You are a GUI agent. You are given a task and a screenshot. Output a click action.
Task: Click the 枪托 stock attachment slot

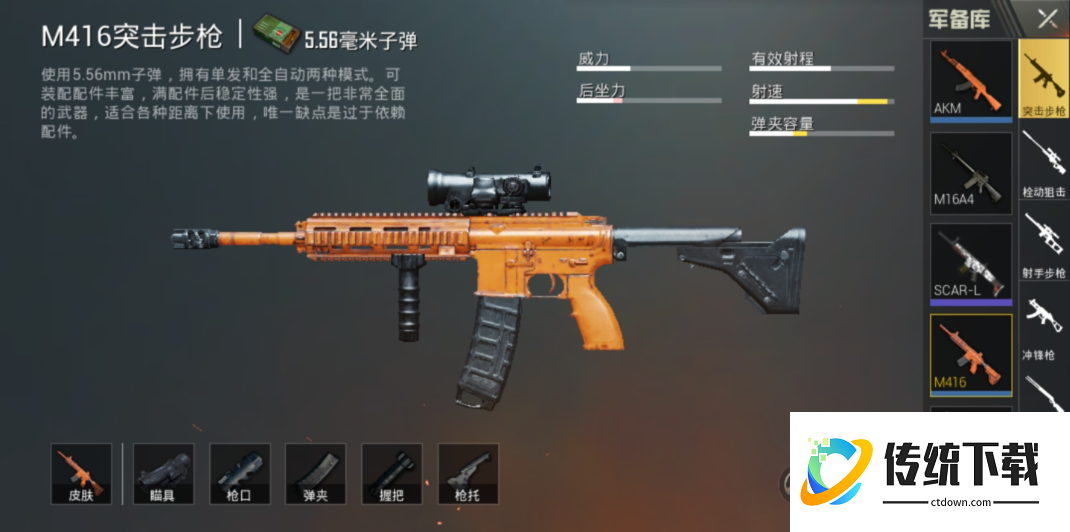468,473
